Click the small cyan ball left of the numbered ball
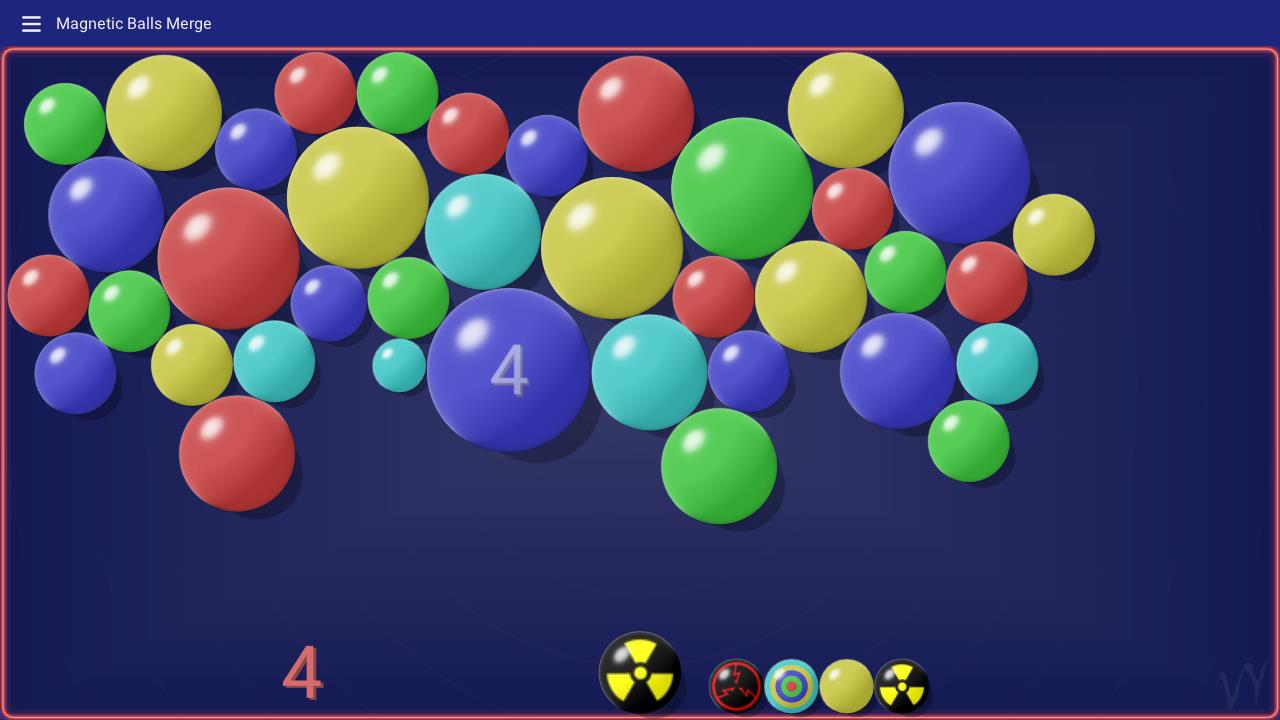Viewport: 1280px width, 720px height. pos(397,365)
